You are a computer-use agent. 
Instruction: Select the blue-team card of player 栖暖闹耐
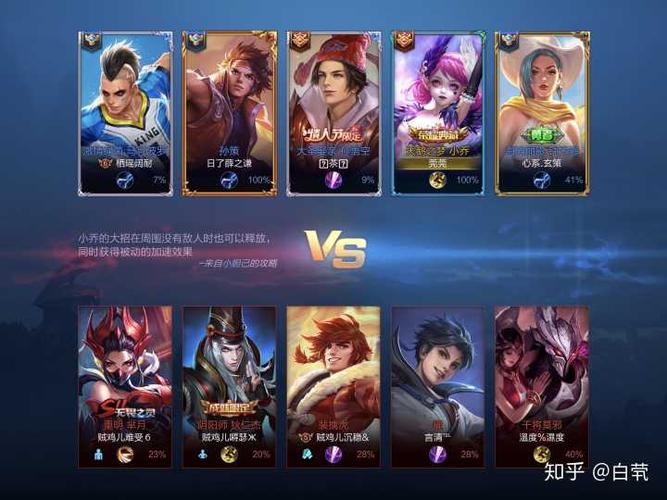pyautogui.click(x=126, y=110)
